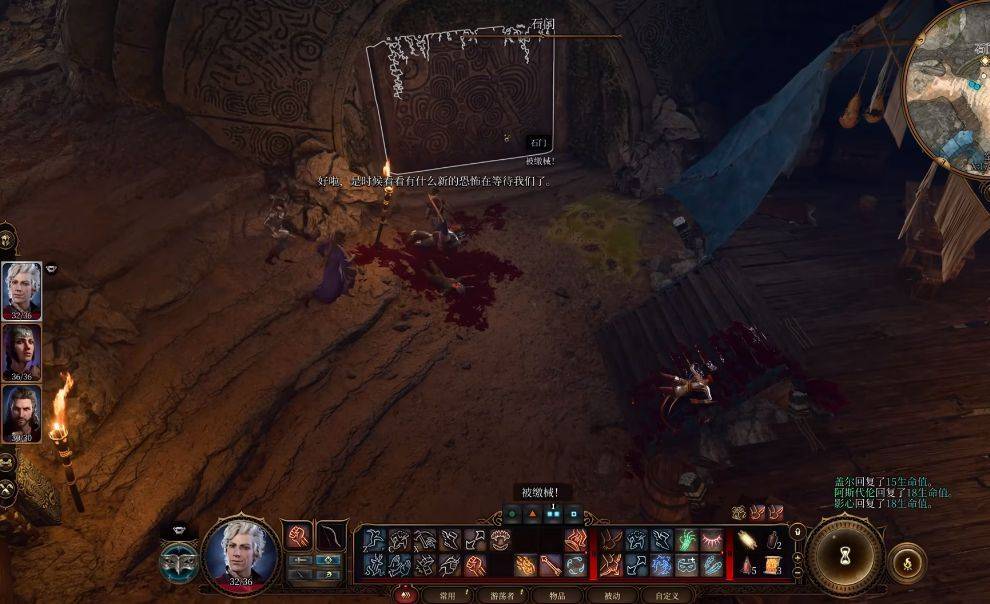This screenshot has height=604, width=990.
Task: Select the melee fist weapon set
Action: (x=297, y=537)
